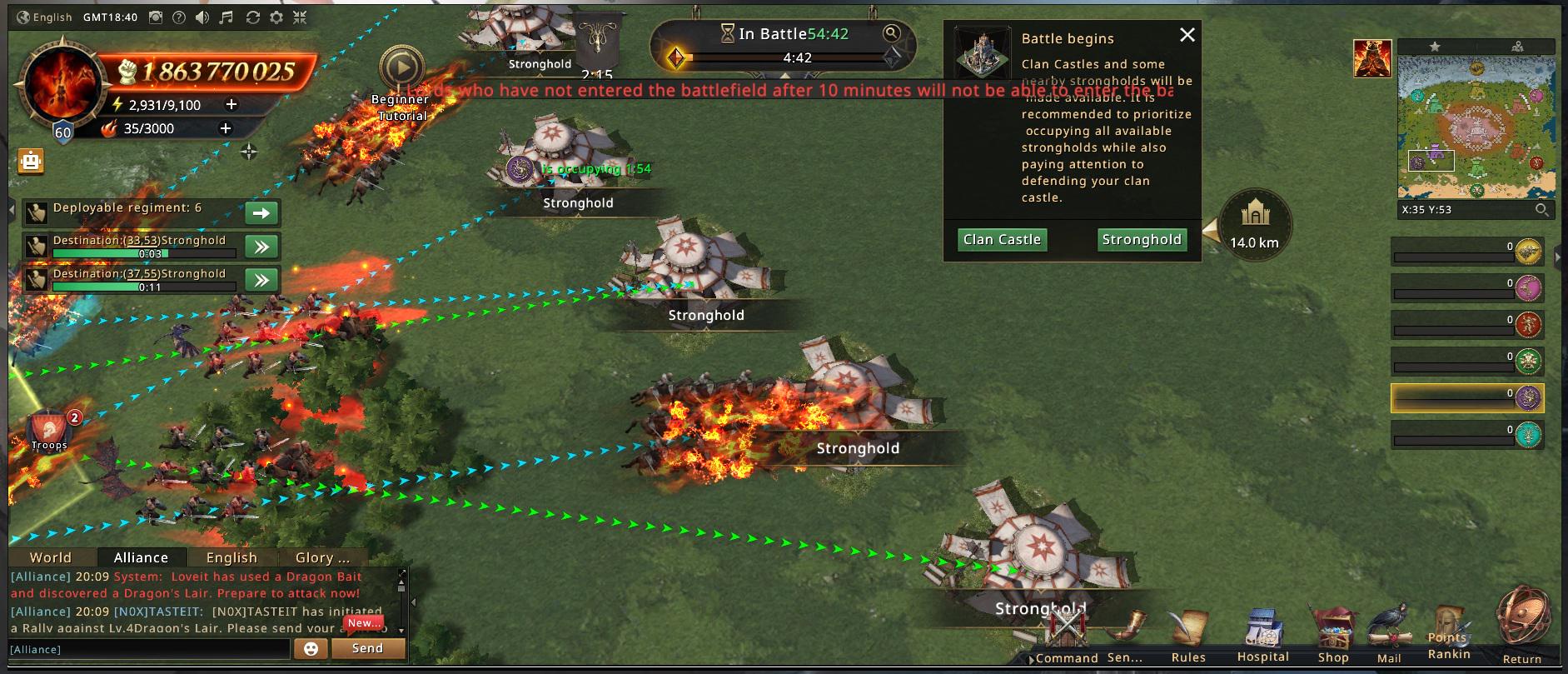Open the Shop
The image size is (1568, 674).
click(1332, 637)
